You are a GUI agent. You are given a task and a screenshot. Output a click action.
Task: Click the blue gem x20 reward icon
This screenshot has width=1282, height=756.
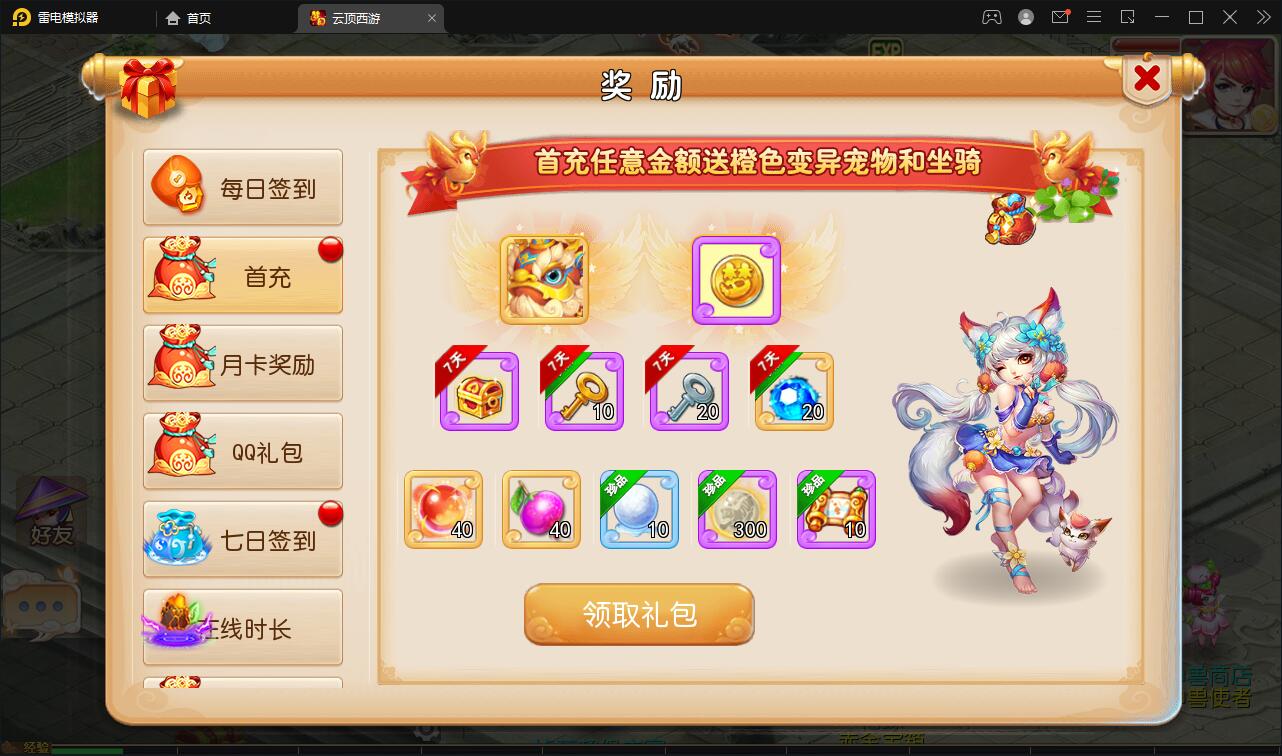click(x=792, y=391)
